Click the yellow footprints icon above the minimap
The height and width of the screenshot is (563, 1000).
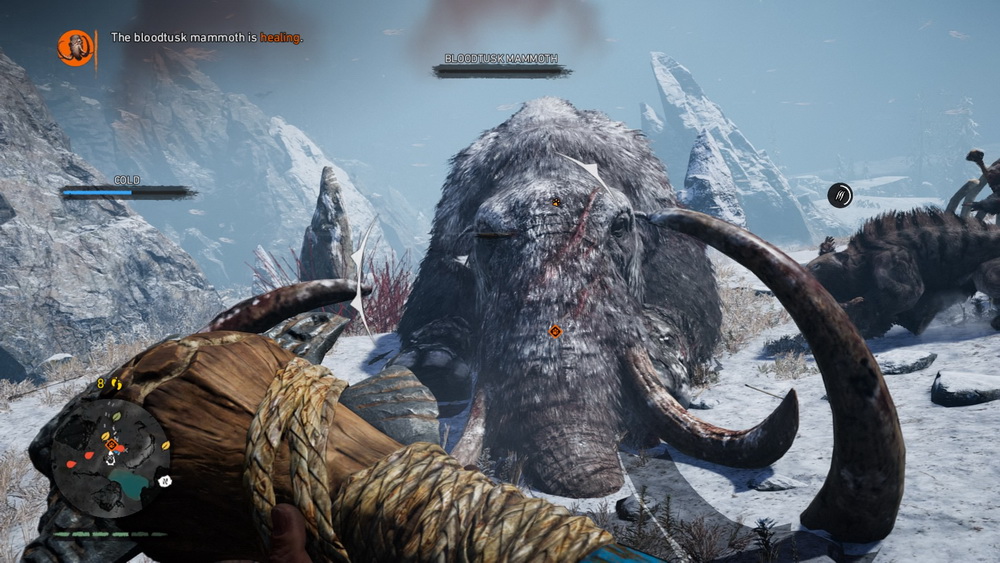(115, 383)
